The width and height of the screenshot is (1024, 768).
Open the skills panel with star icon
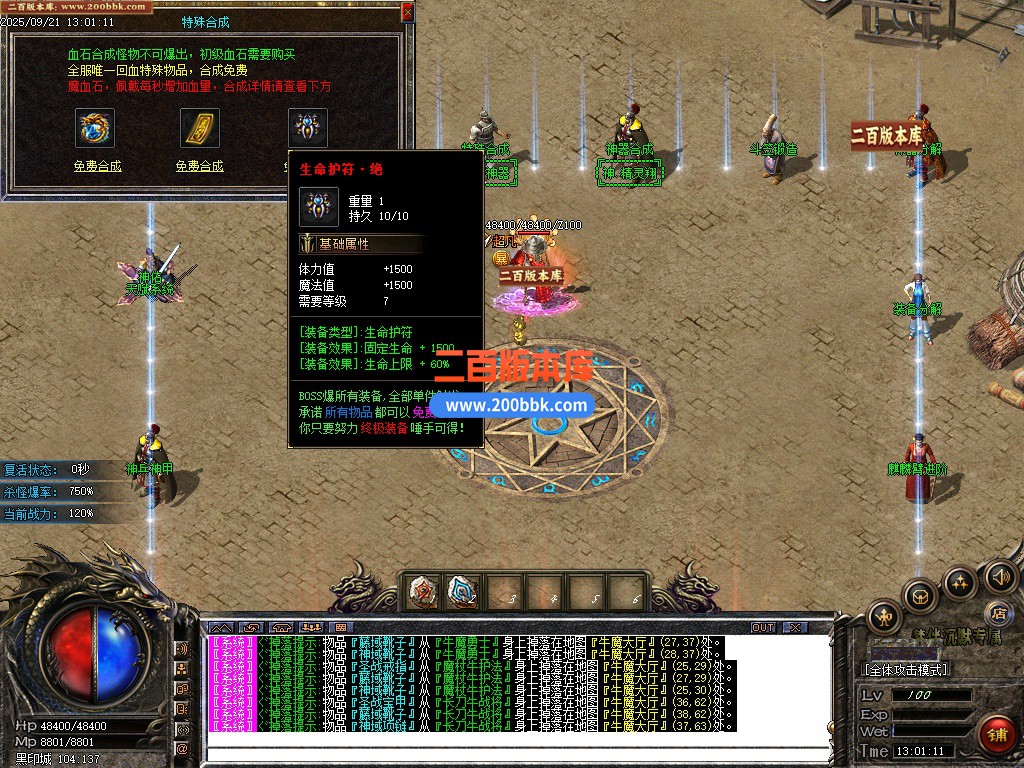tap(959, 582)
